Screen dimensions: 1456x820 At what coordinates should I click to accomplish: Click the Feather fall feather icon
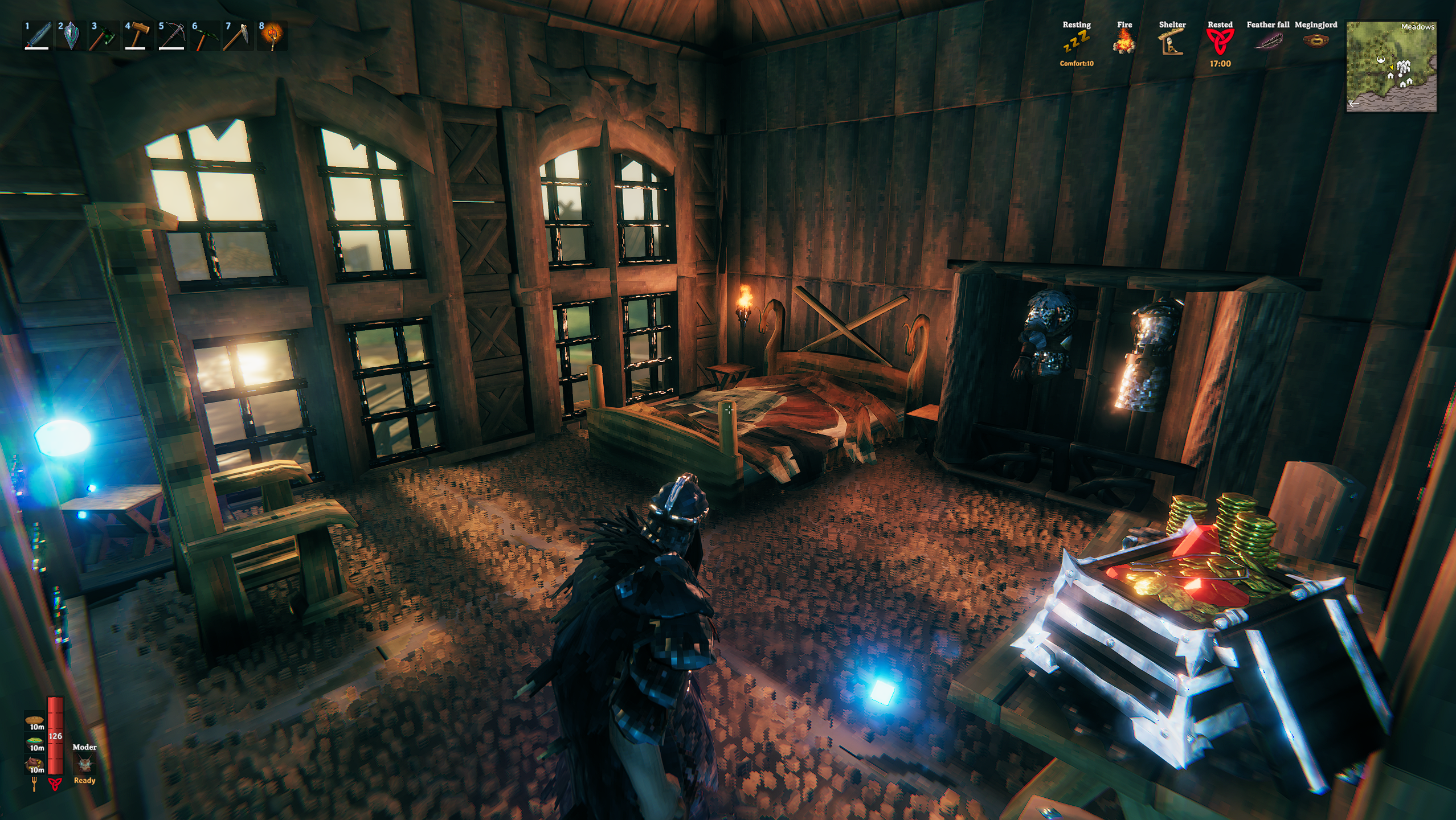click(x=1267, y=42)
